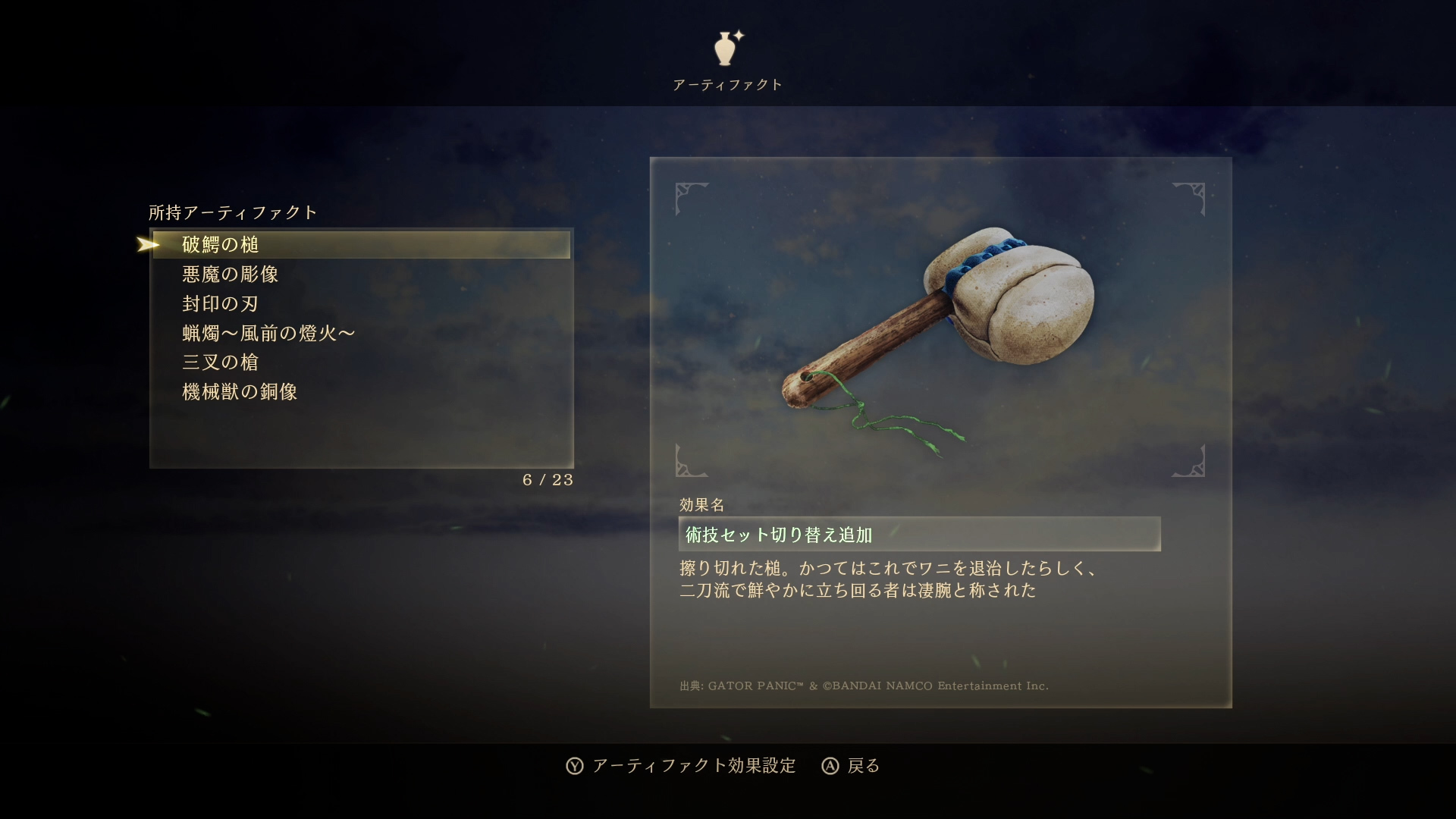Select the 三叉の槍 artifact entry

coord(220,362)
